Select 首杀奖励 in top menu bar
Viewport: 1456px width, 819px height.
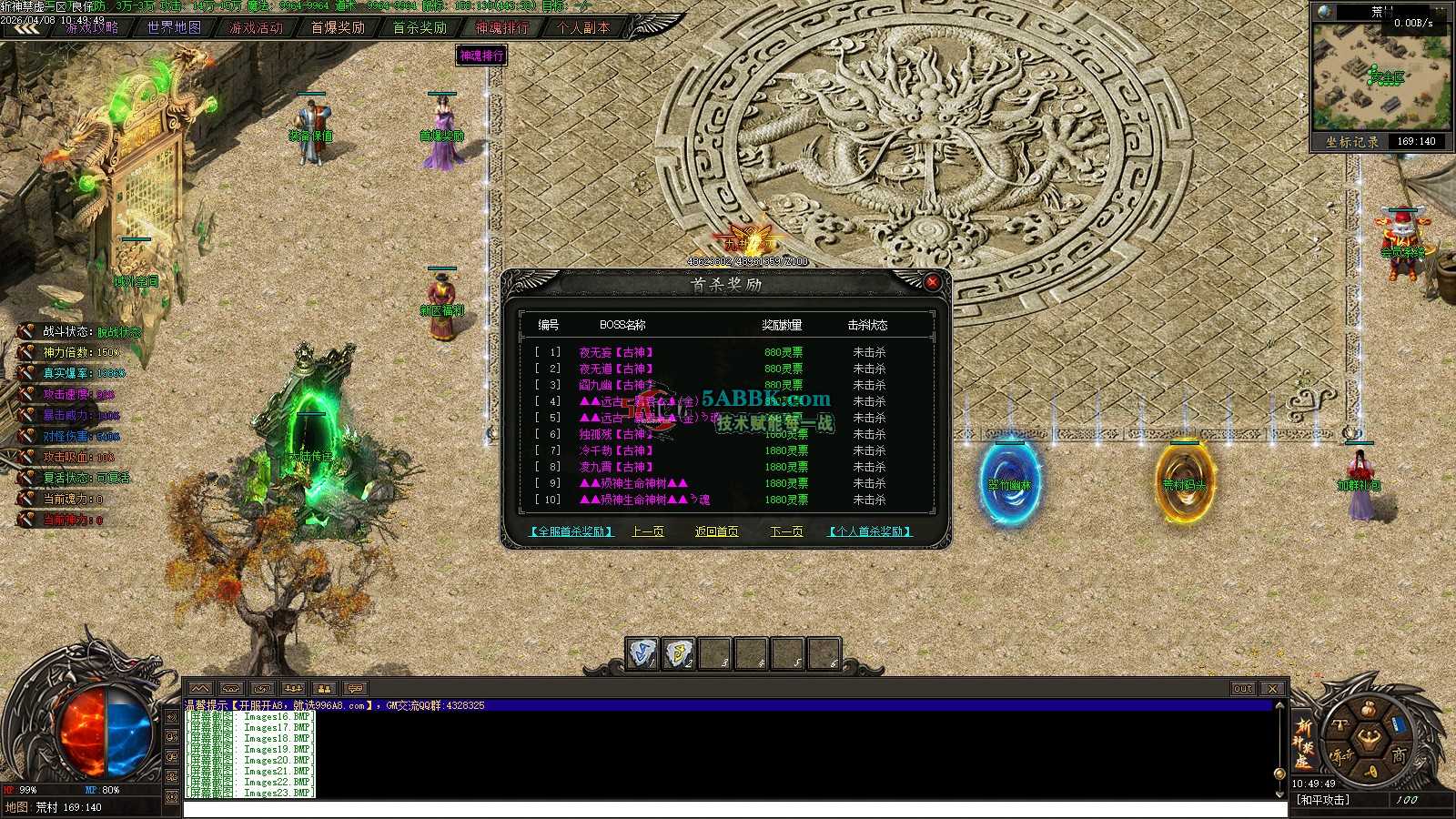click(x=420, y=27)
